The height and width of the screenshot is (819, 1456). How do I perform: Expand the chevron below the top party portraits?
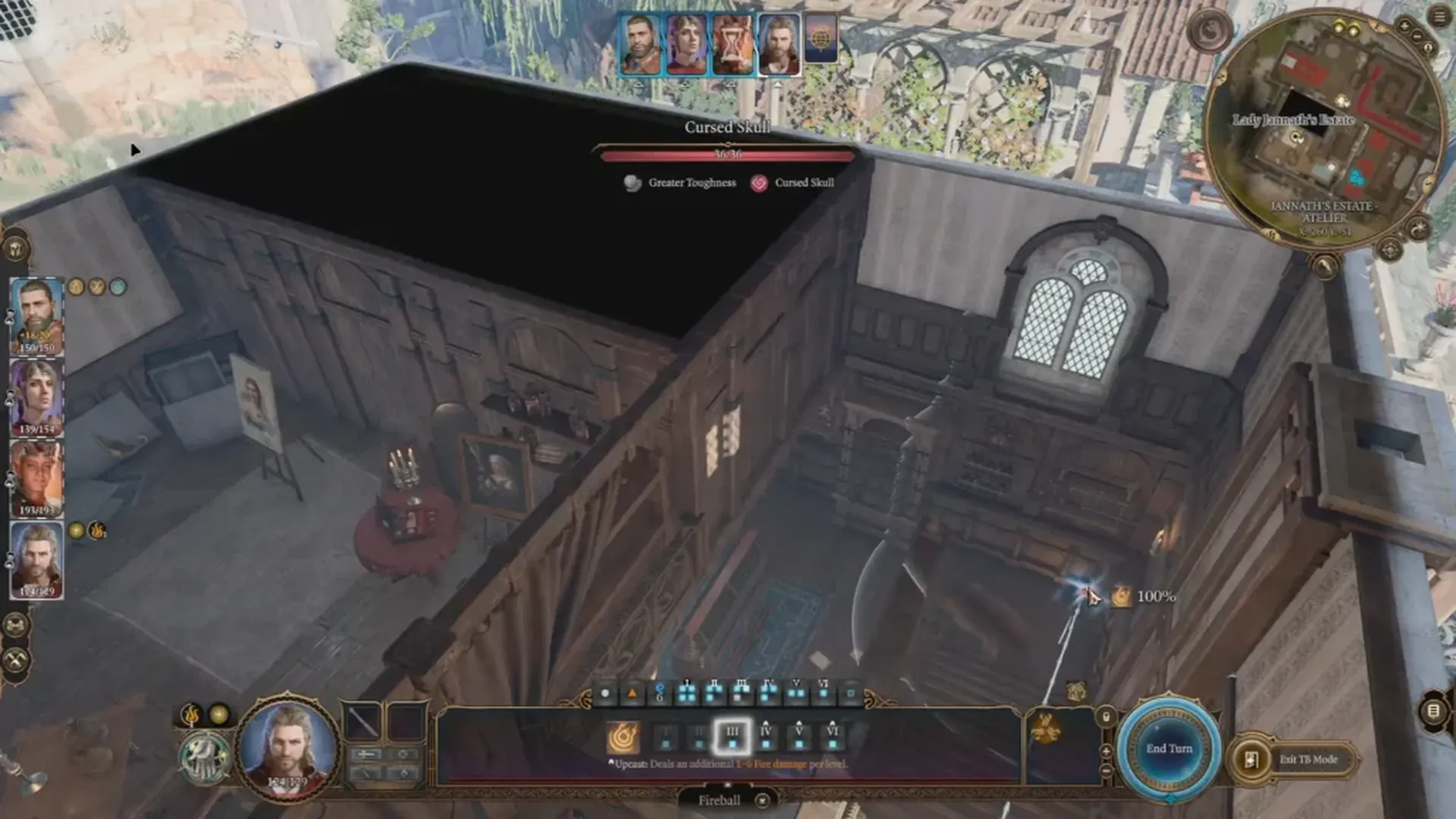point(778,85)
